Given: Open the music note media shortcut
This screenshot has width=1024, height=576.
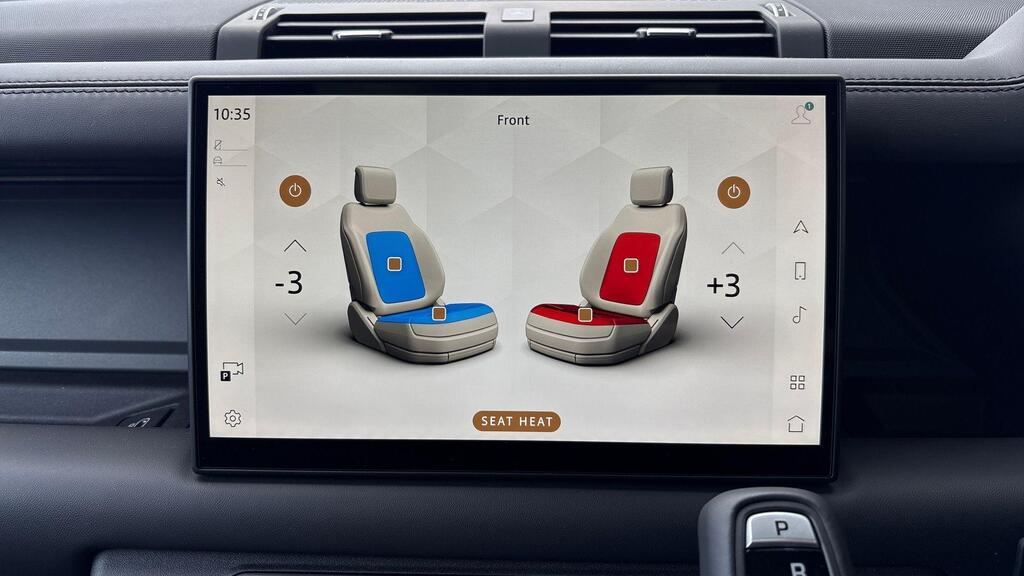Looking at the screenshot, I should pos(799,315).
